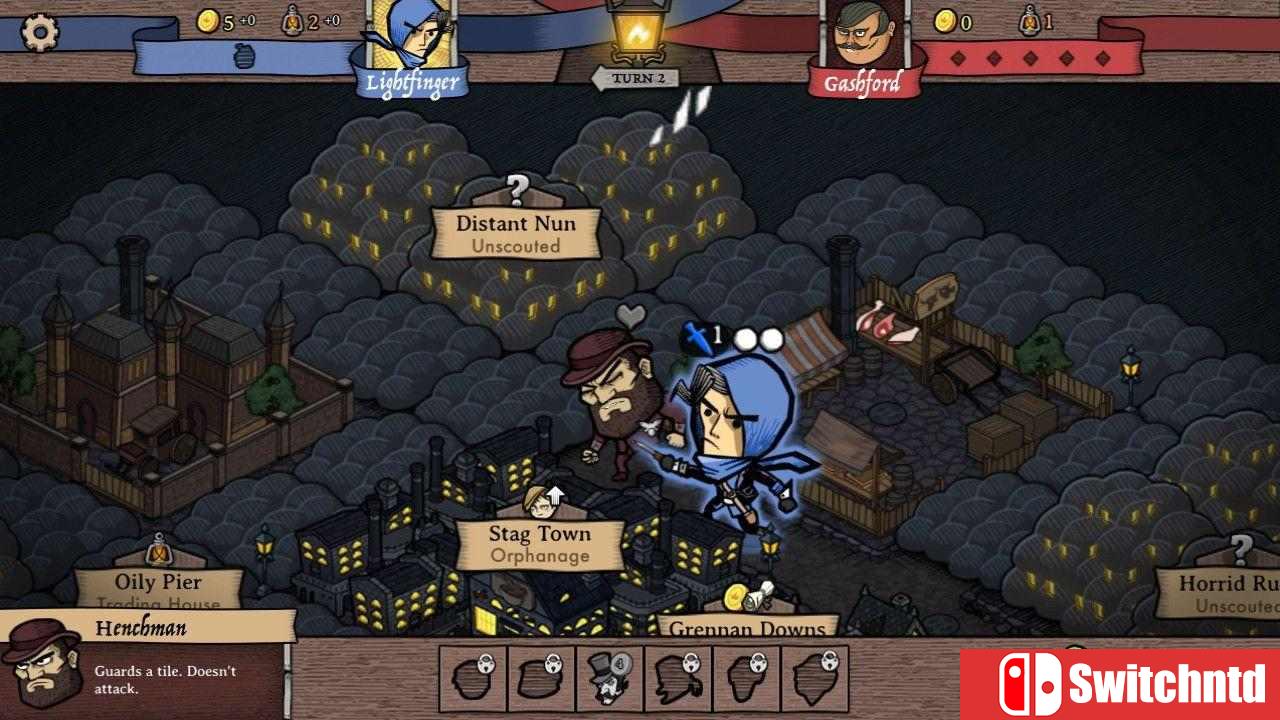
Task: Click the Grennan Downs label
Action: [x=748, y=630]
